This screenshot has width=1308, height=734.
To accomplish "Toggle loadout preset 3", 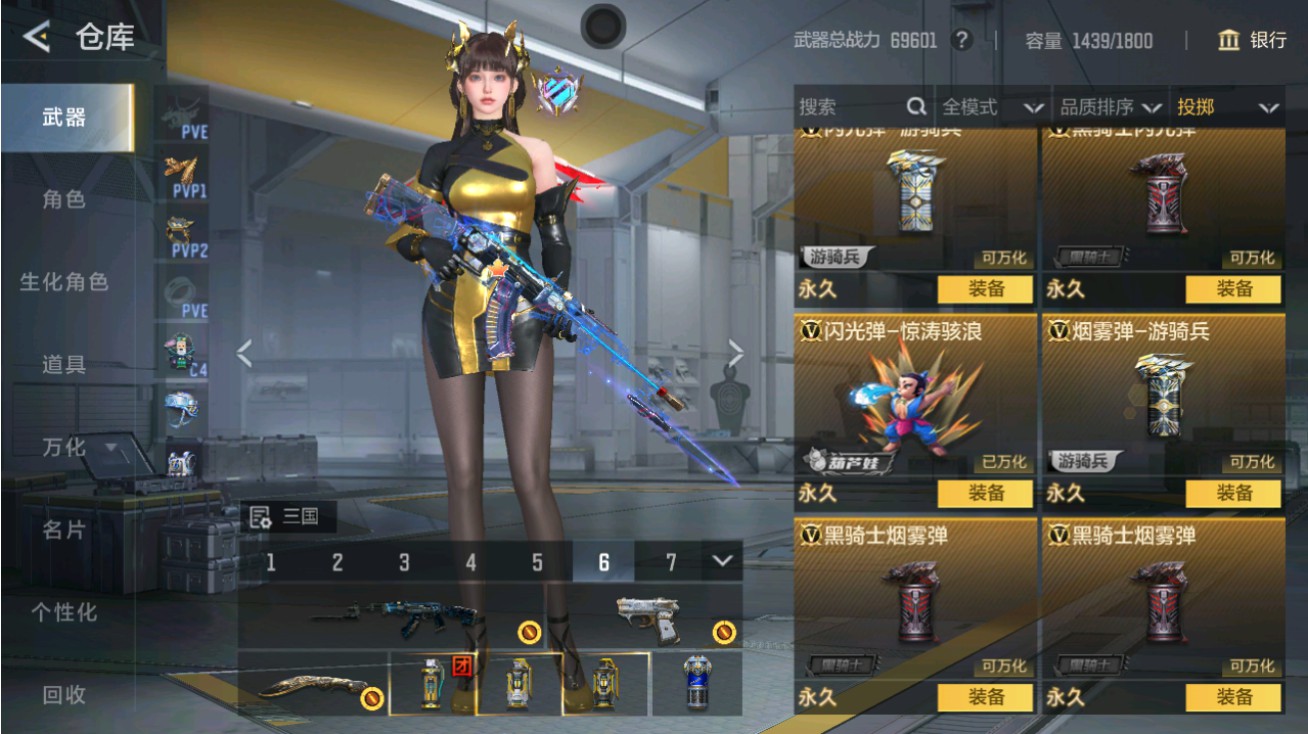I will [x=404, y=562].
